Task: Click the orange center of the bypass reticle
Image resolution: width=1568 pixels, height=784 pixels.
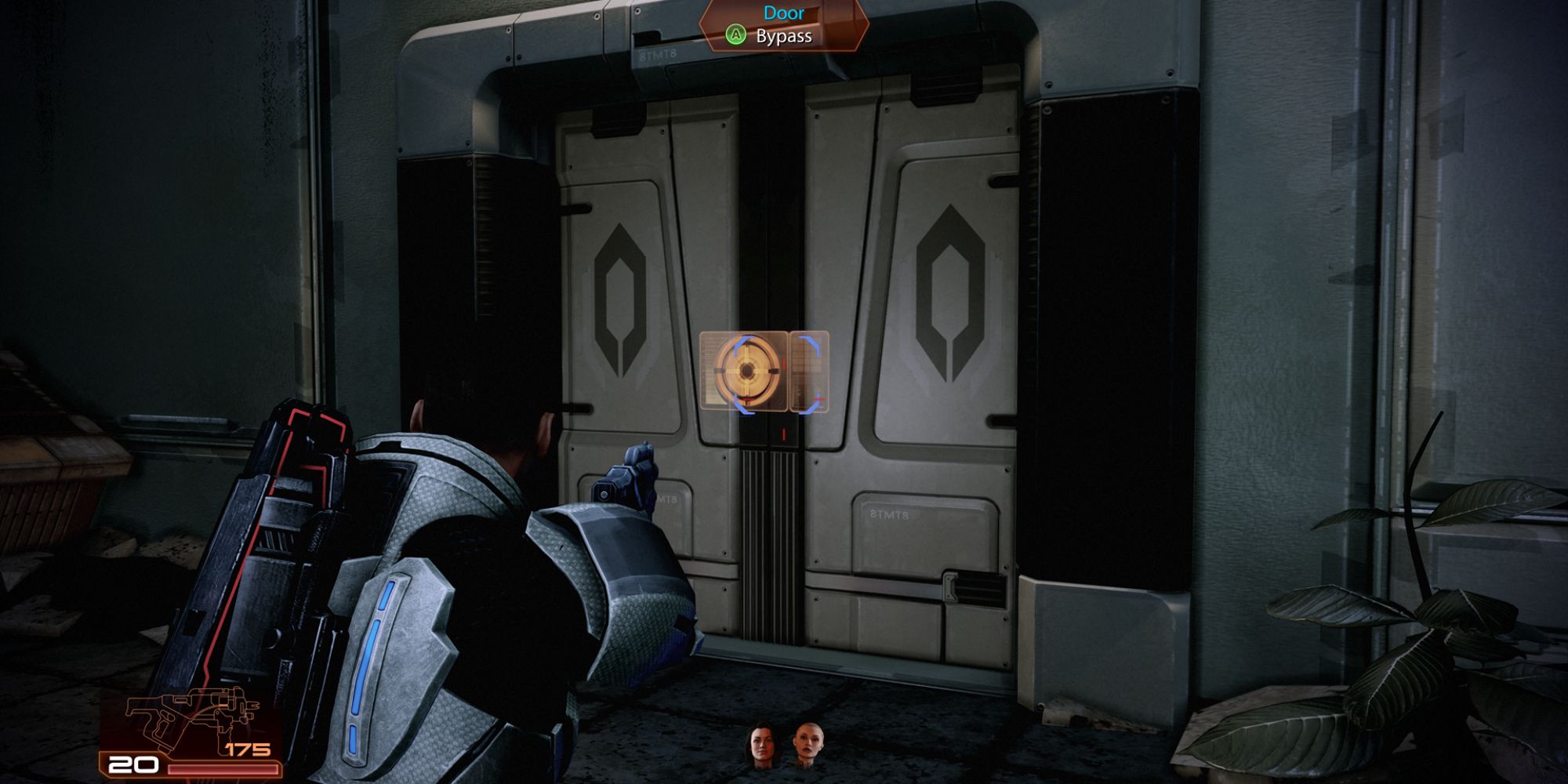Action: (746, 370)
